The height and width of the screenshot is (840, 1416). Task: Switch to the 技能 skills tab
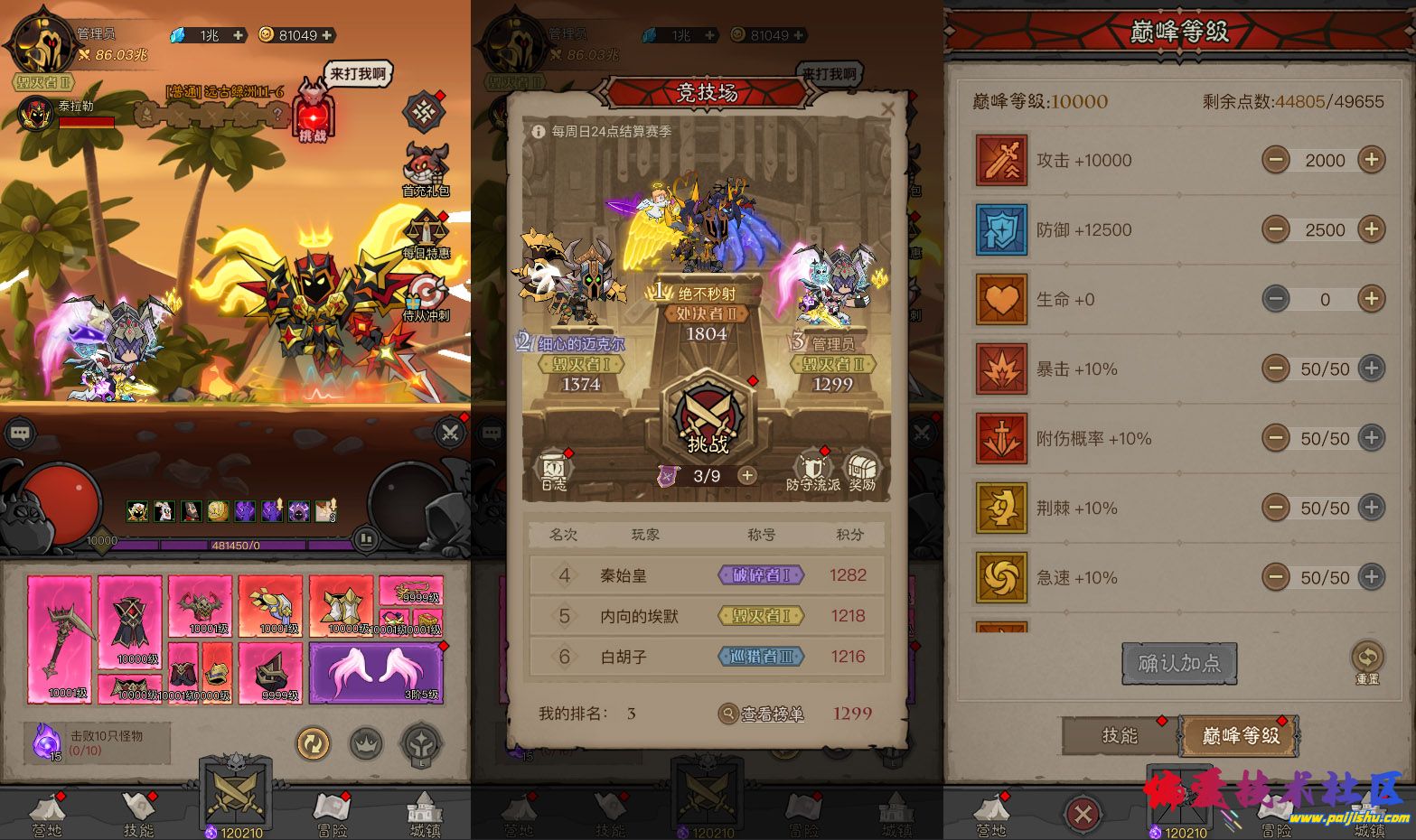[1120, 736]
